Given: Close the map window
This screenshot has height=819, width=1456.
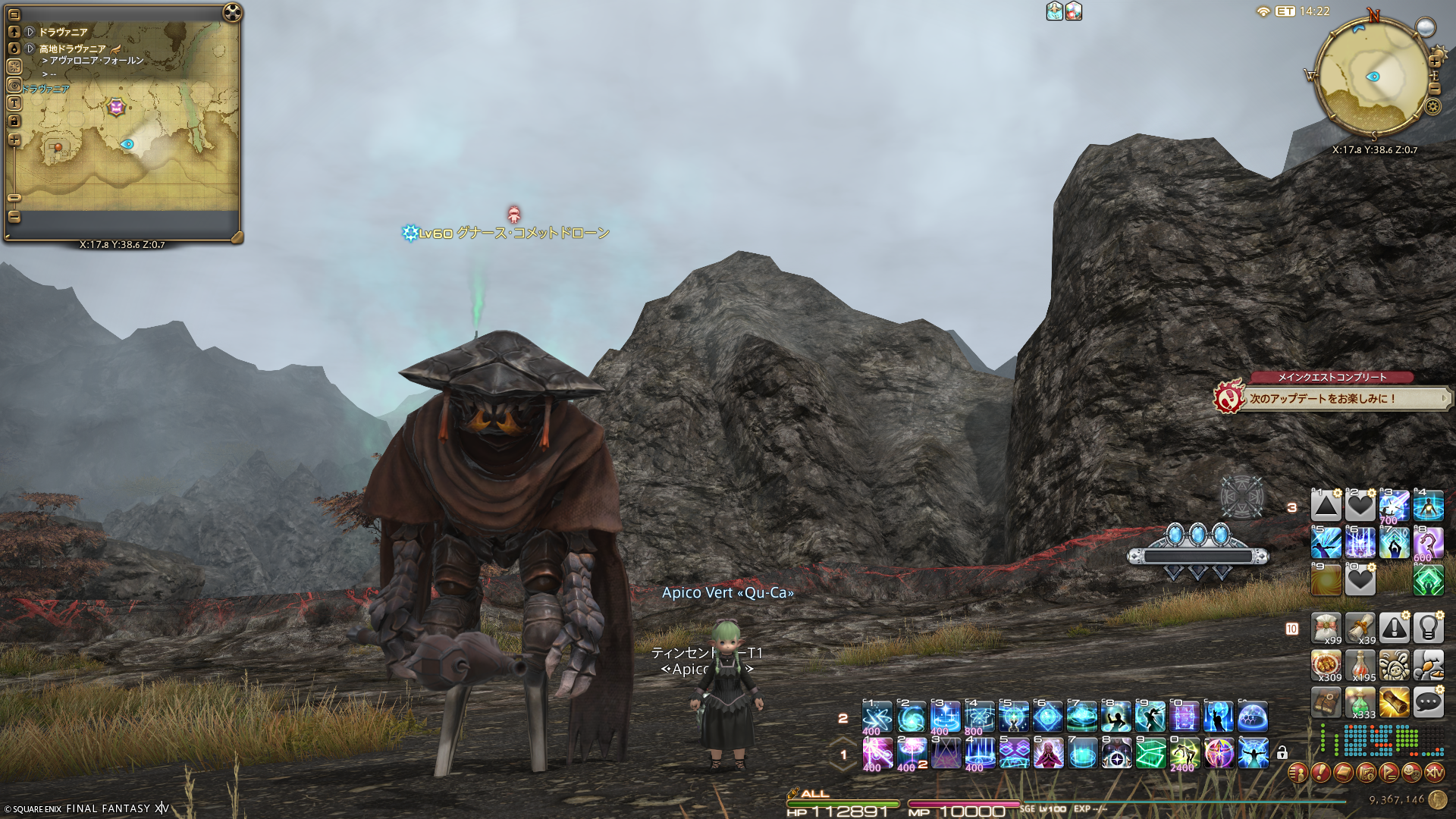Looking at the screenshot, I should (x=233, y=13).
